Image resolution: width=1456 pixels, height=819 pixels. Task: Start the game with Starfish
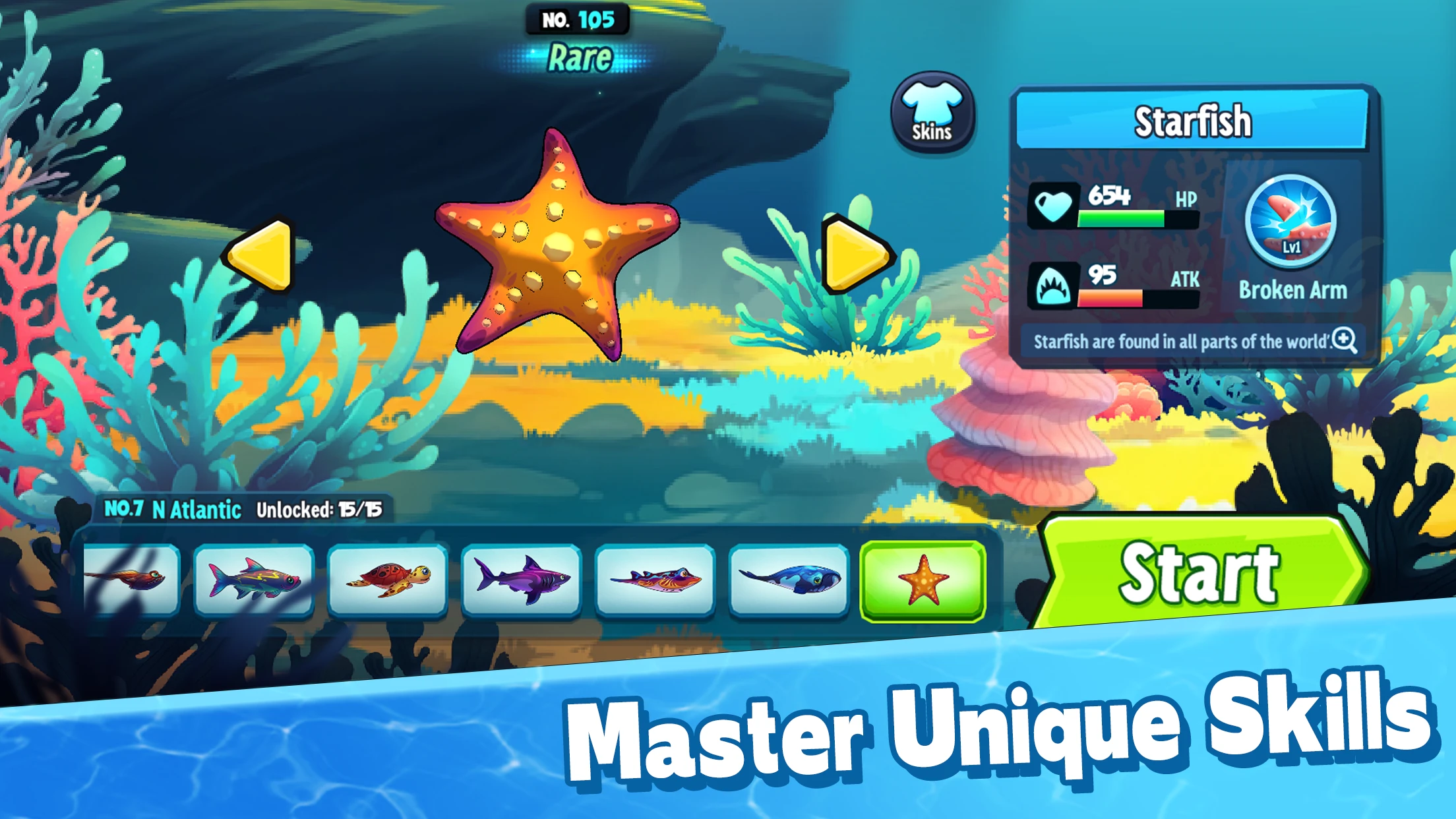[x=1199, y=572]
